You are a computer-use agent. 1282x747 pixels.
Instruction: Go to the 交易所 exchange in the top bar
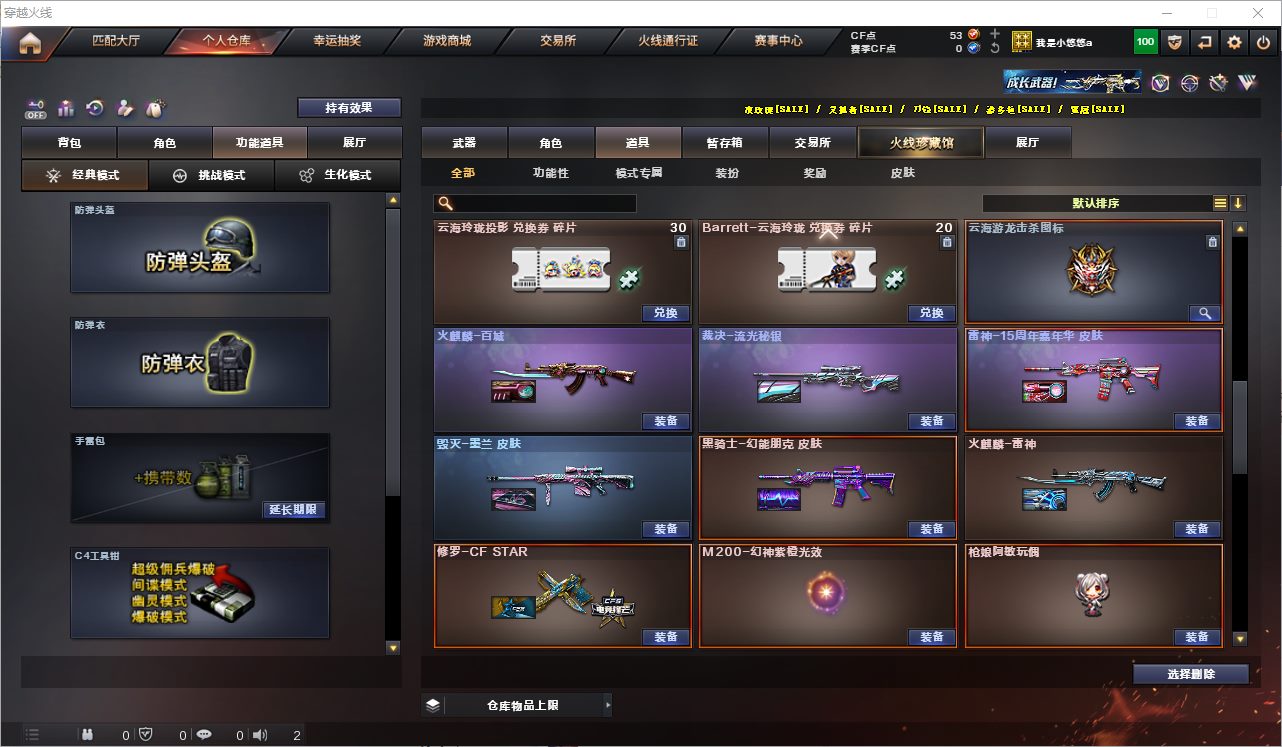pos(558,41)
